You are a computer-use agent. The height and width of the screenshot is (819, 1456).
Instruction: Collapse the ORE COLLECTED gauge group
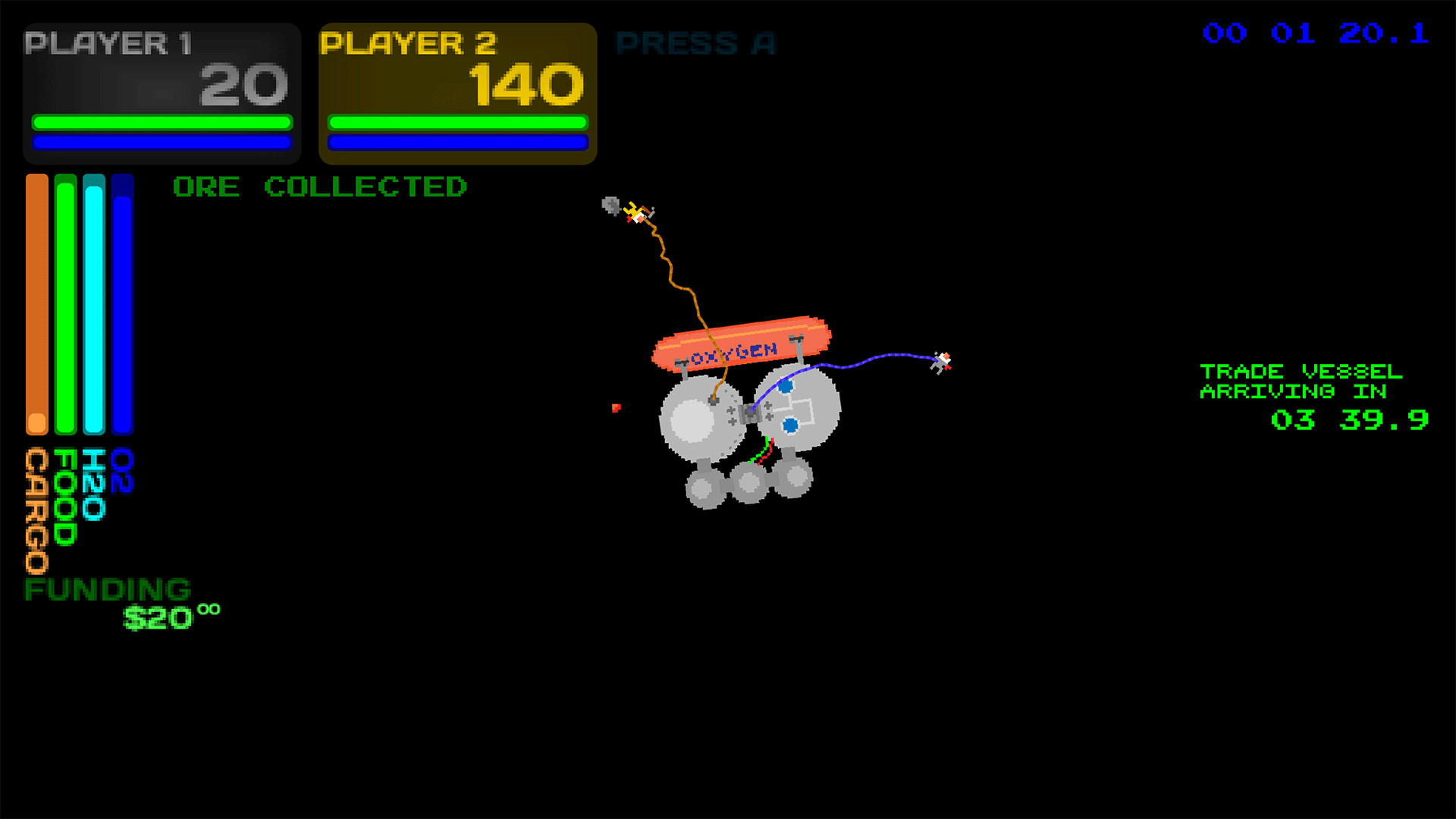pyautogui.click(x=78, y=303)
